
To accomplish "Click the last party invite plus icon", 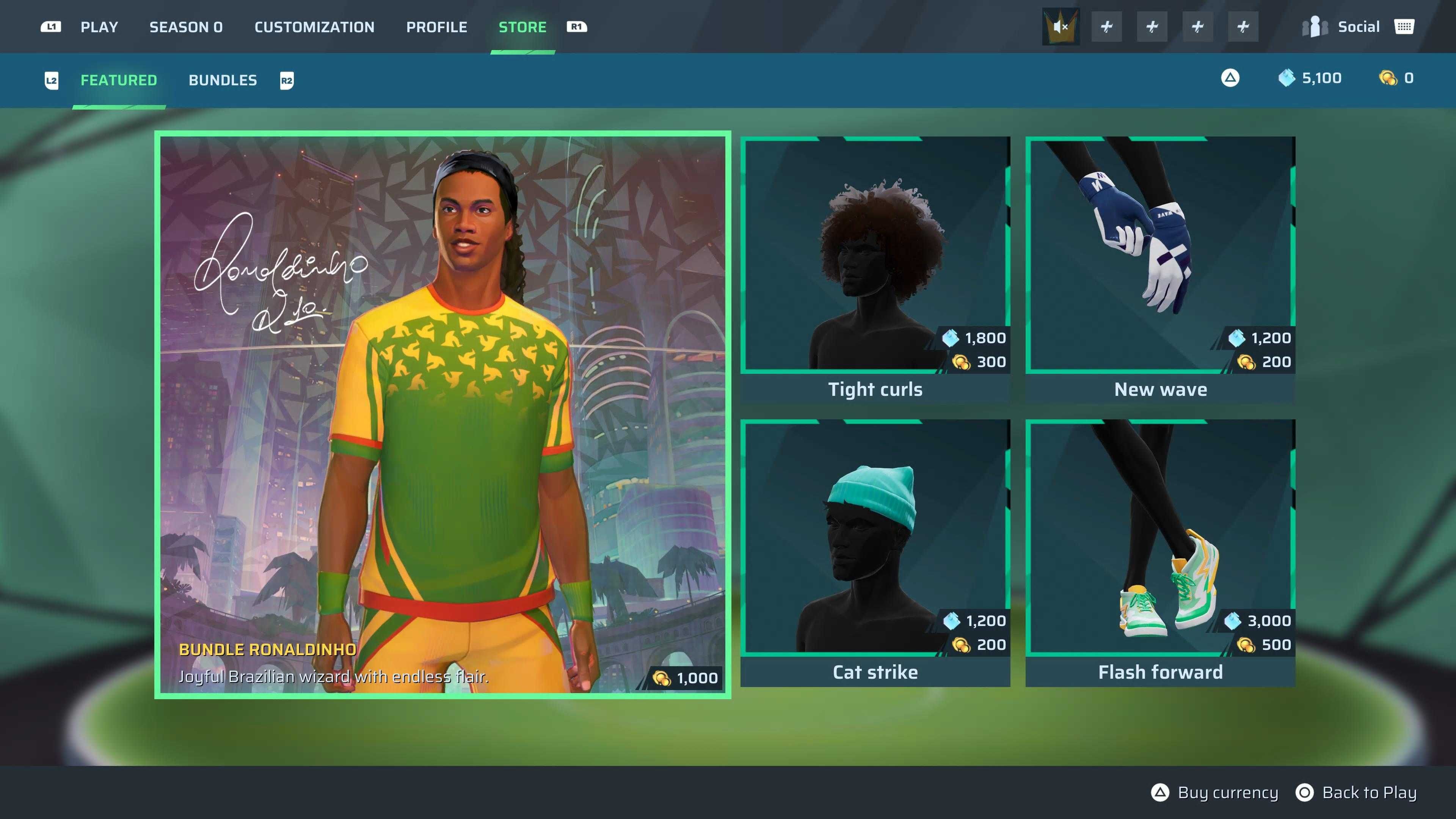I will coord(1244,26).
